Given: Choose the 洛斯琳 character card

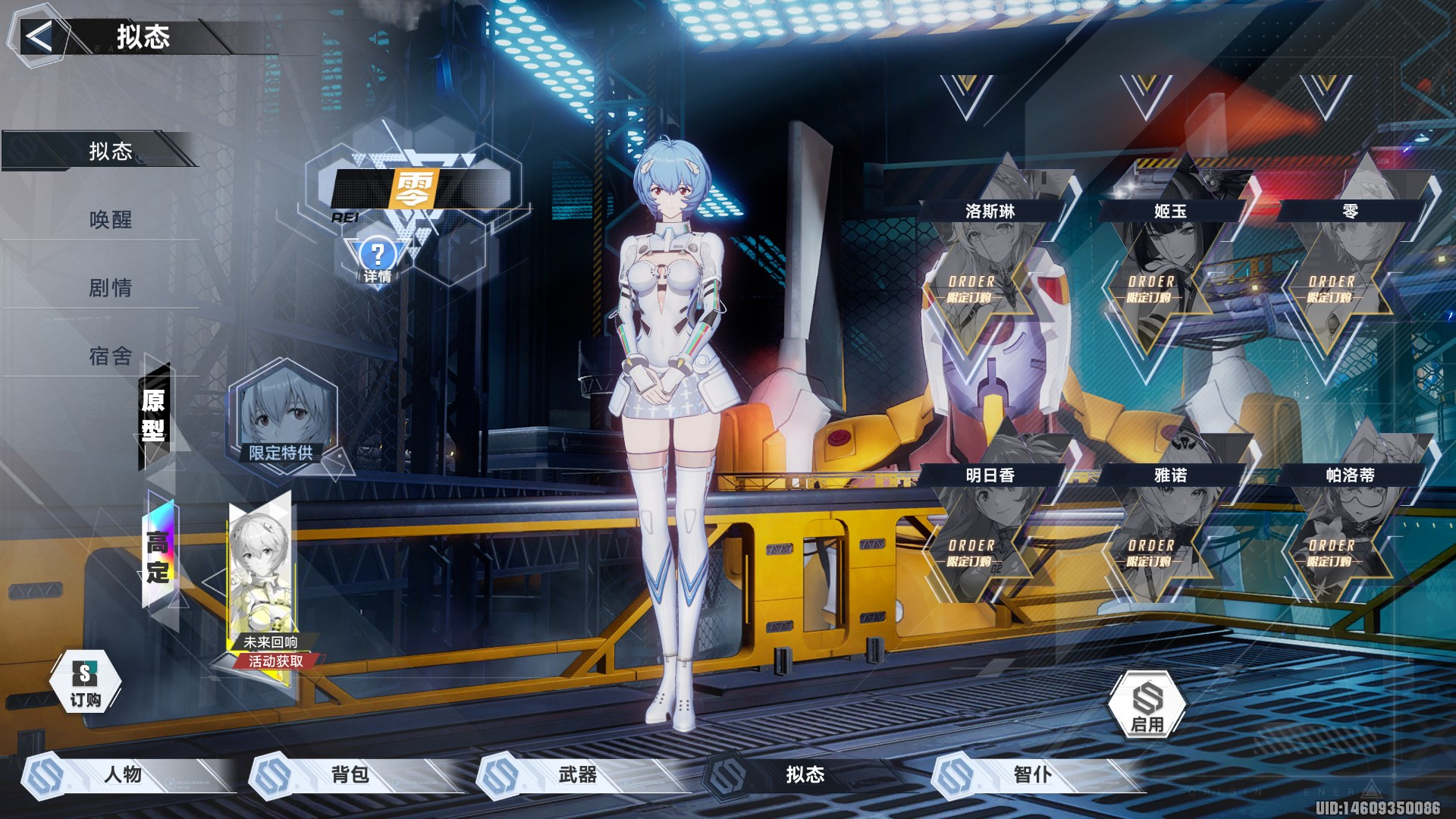Looking at the screenshot, I should [990, 273].
